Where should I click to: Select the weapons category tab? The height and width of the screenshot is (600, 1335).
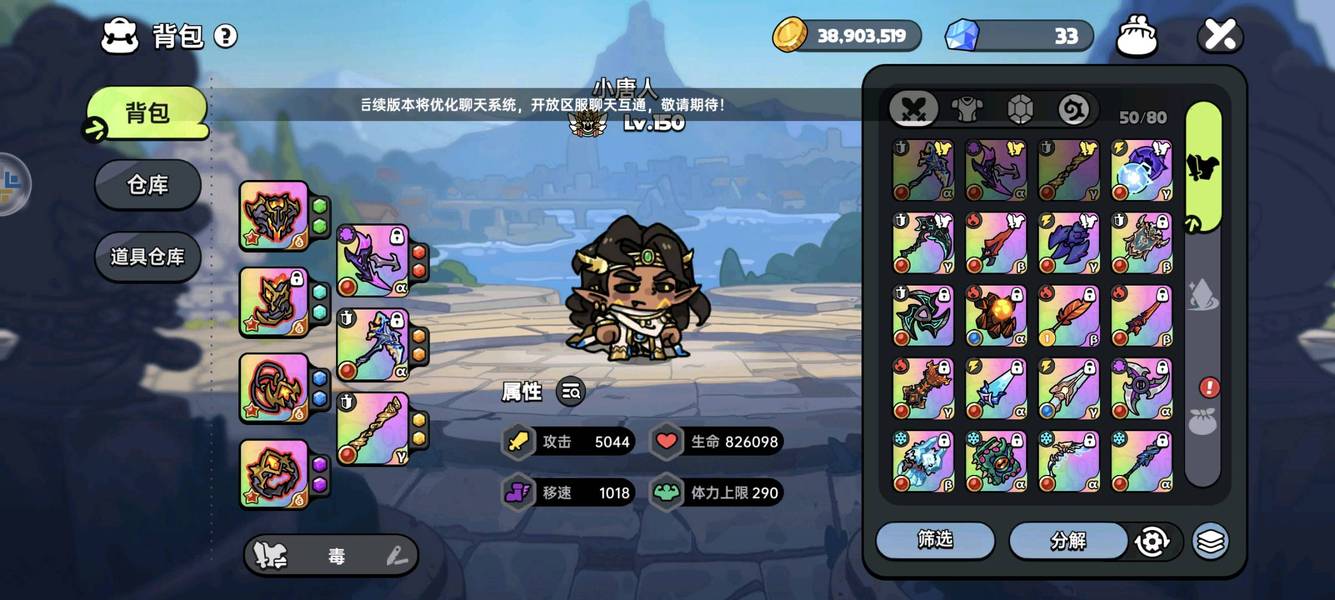(914, 109)
